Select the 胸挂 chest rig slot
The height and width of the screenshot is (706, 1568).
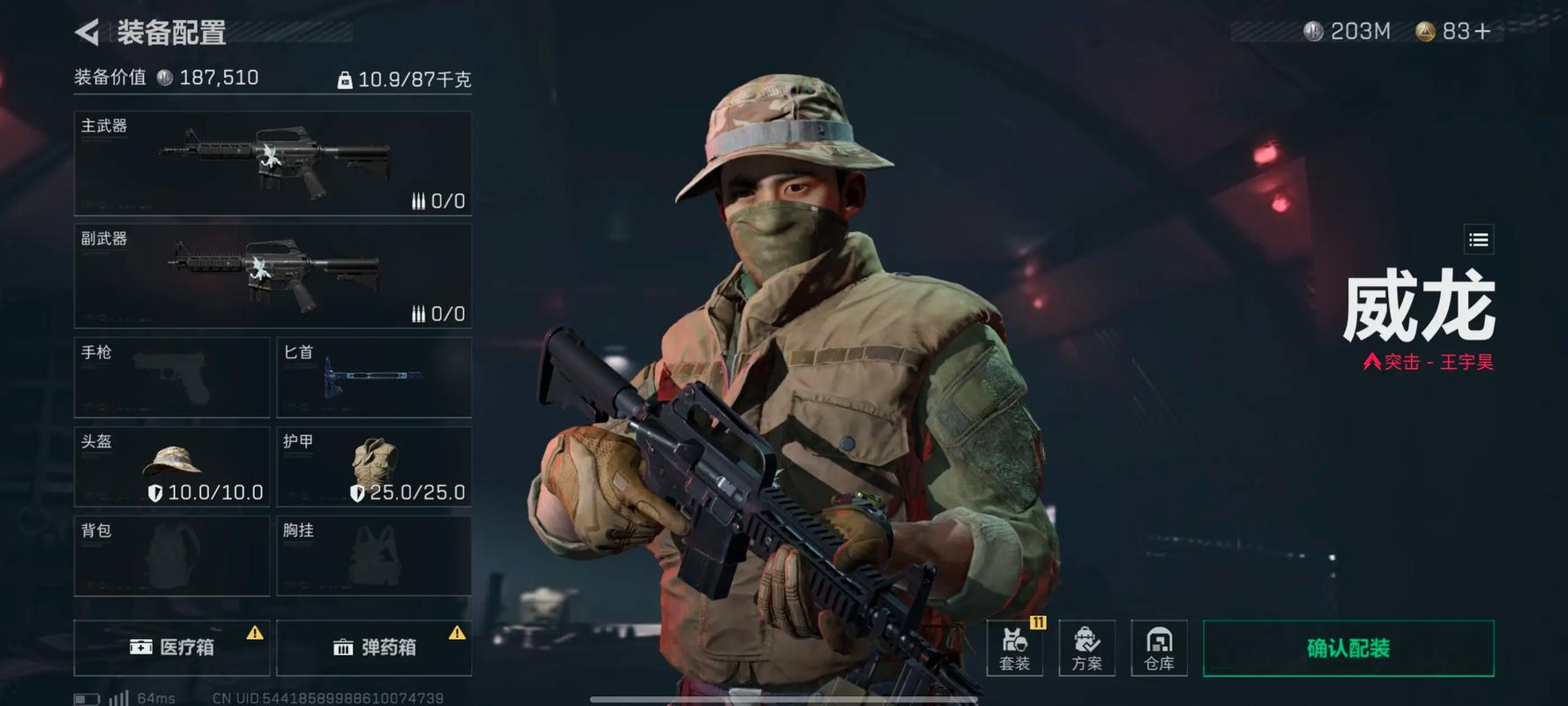(374, 556)
